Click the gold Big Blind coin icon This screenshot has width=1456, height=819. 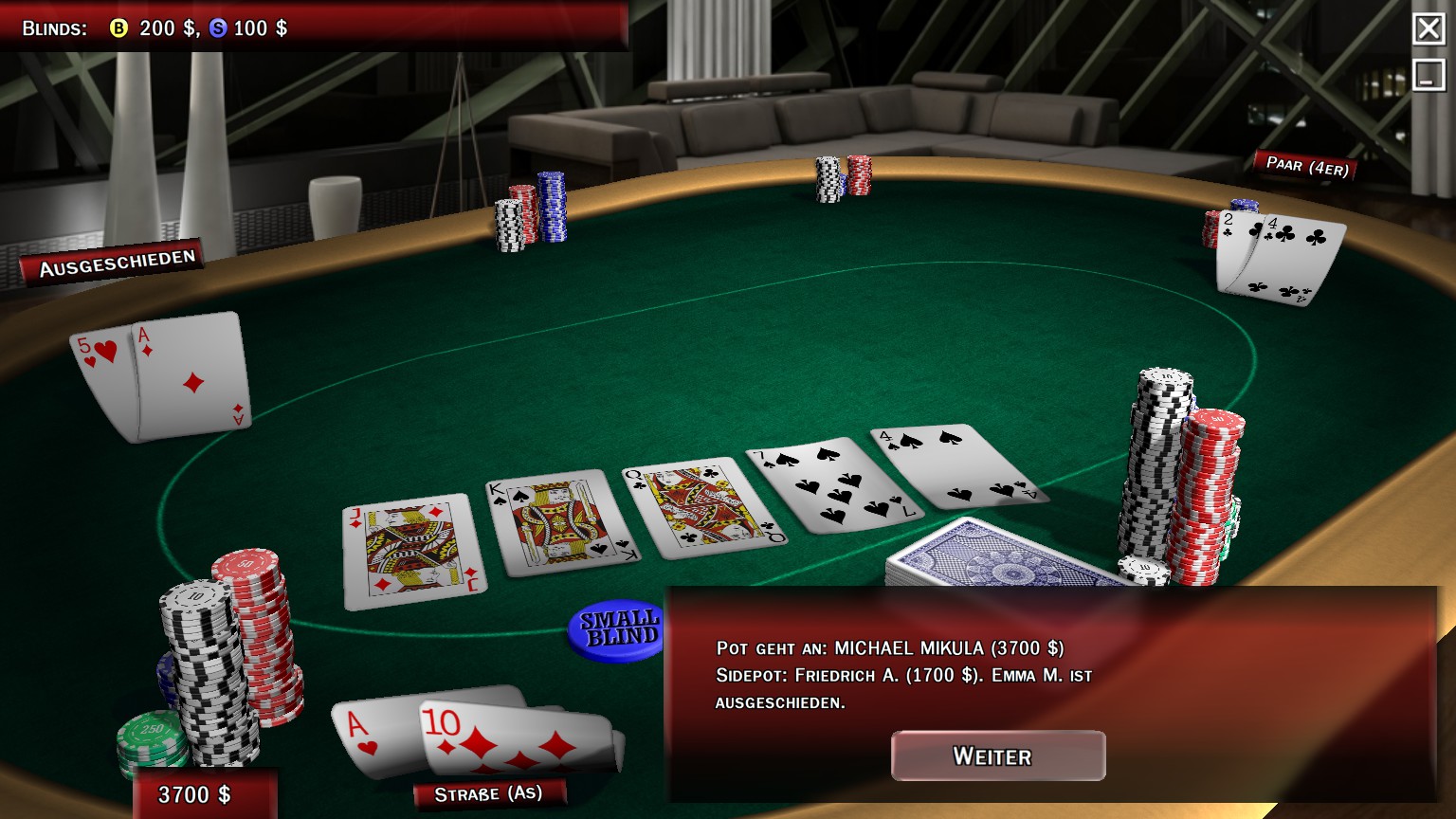pos(117,29)
